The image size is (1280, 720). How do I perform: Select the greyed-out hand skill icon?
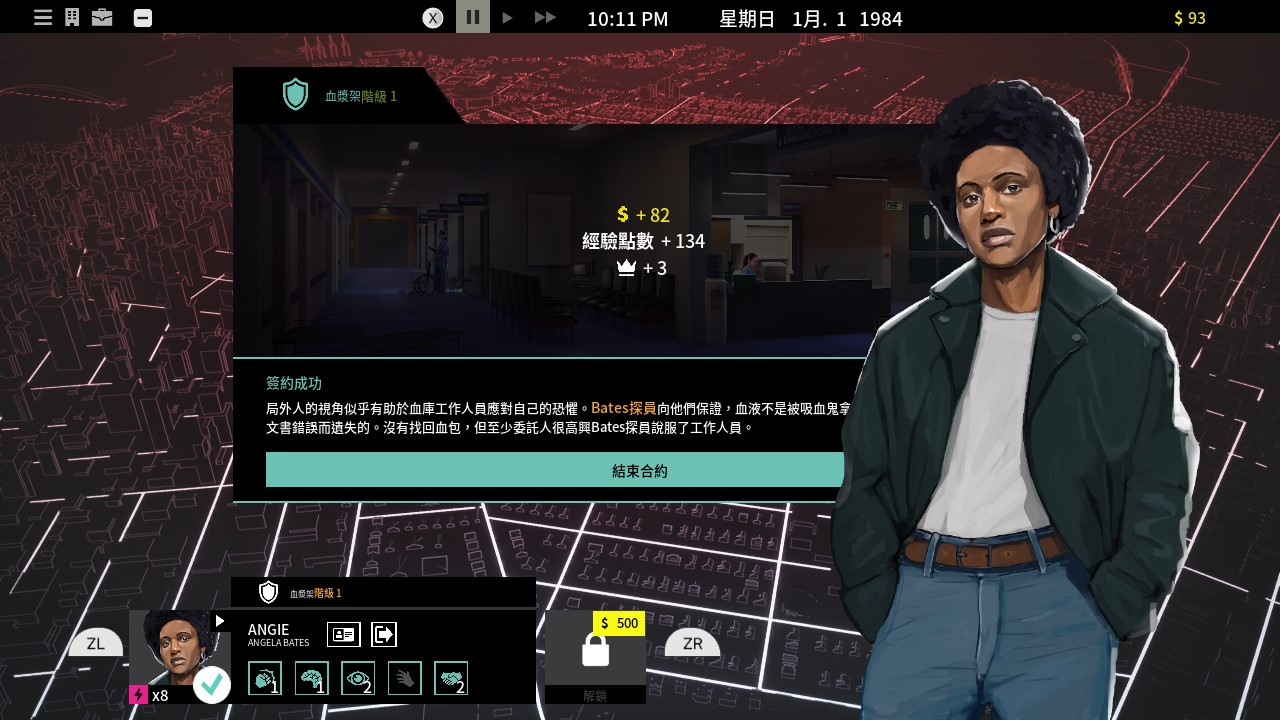tap(405, 678)
